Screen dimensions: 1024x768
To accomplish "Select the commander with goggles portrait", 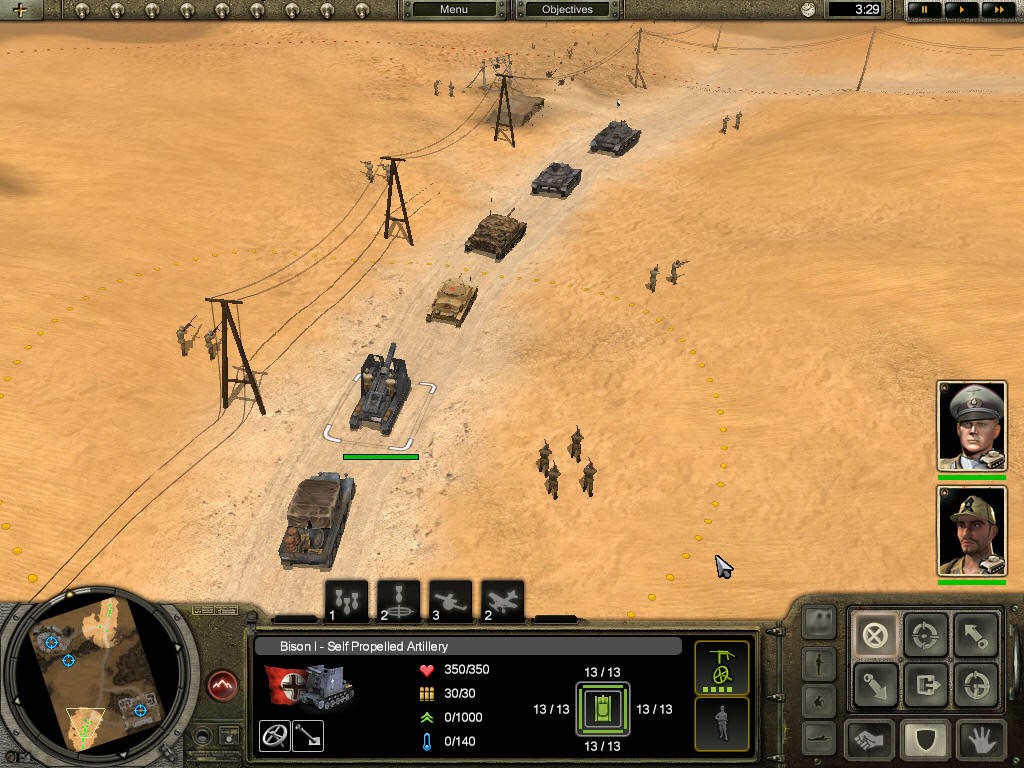I will pyautogui.click(x=971, y=530).
